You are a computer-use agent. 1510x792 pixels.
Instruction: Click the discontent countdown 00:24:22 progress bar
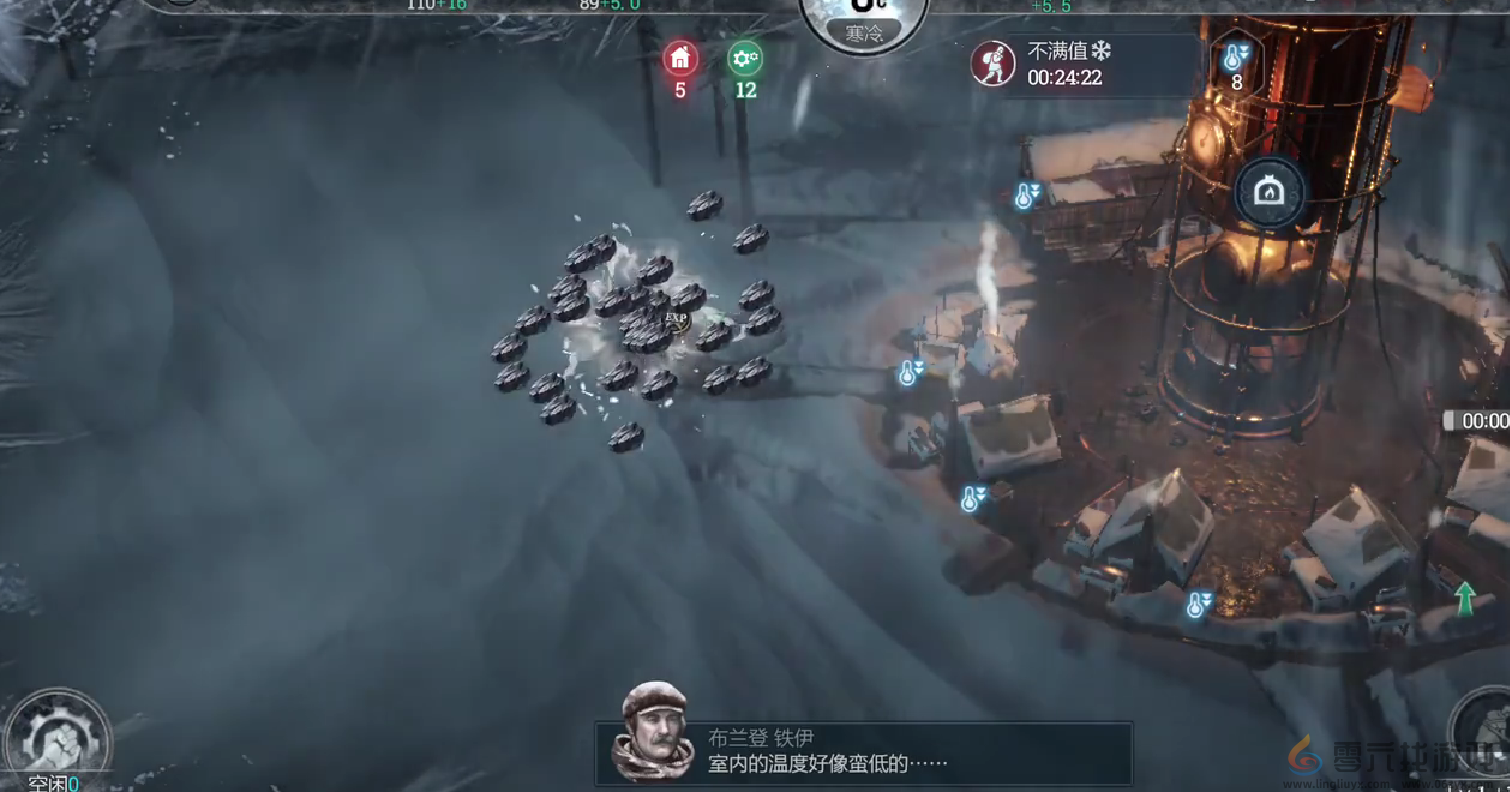[x=1064, y=77]
